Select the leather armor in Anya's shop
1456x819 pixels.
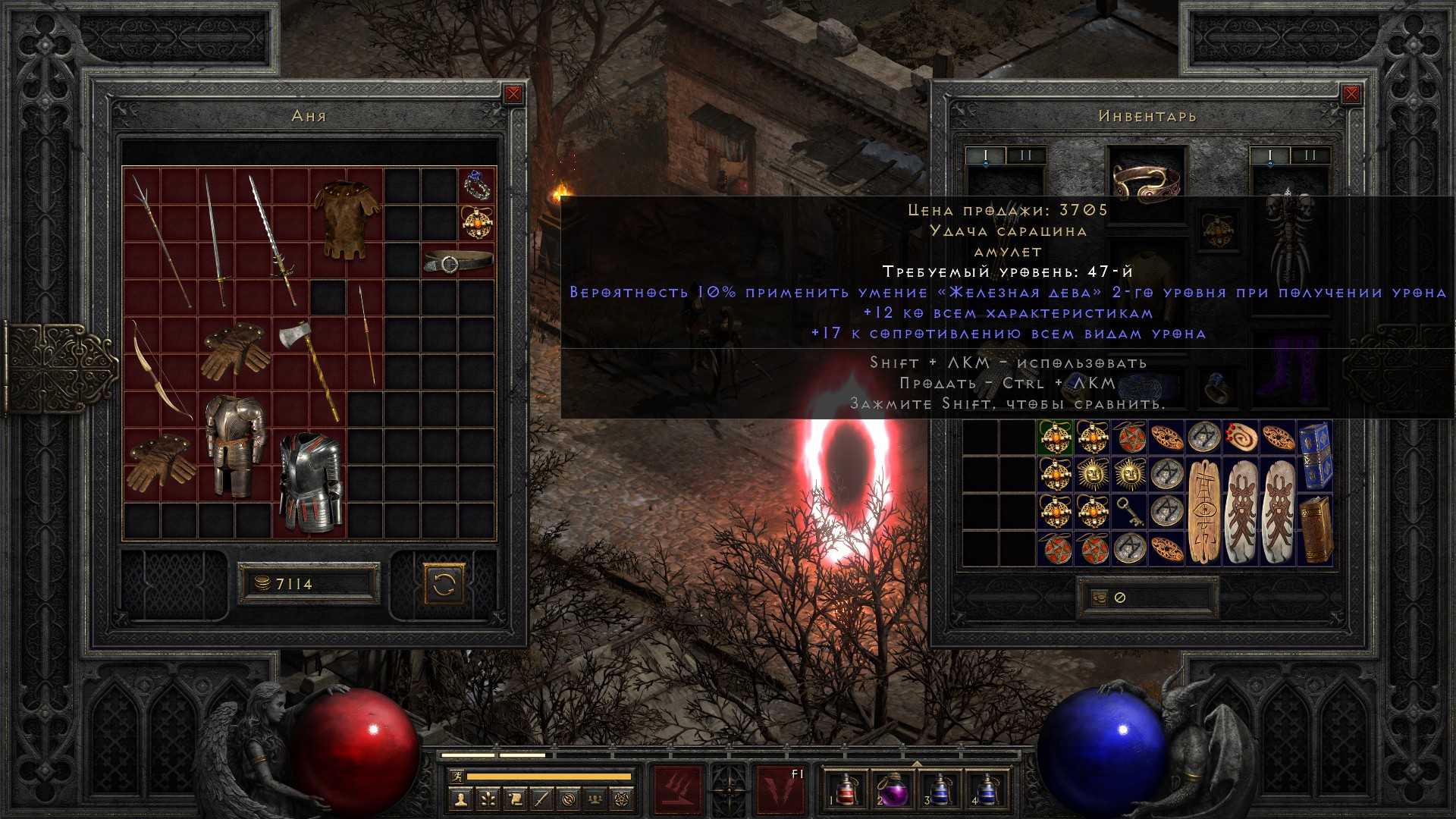click(x=346, y=219)
